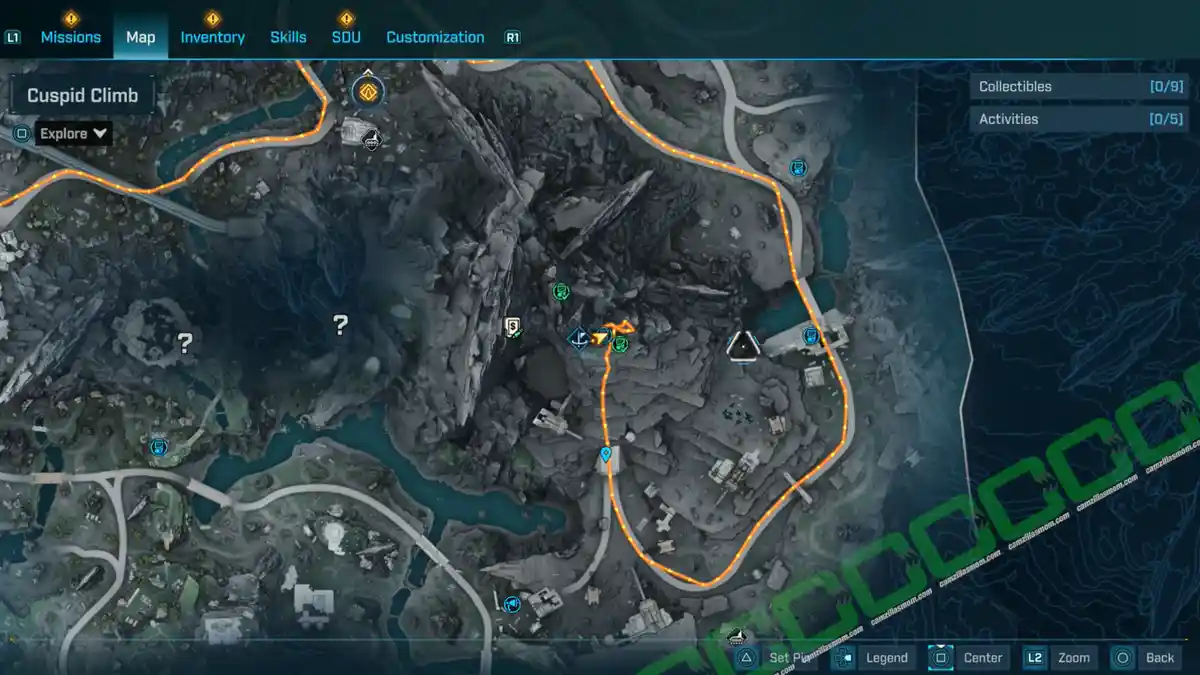Open the Inventory tab
1200x675 pixels.
click(212, 37)
